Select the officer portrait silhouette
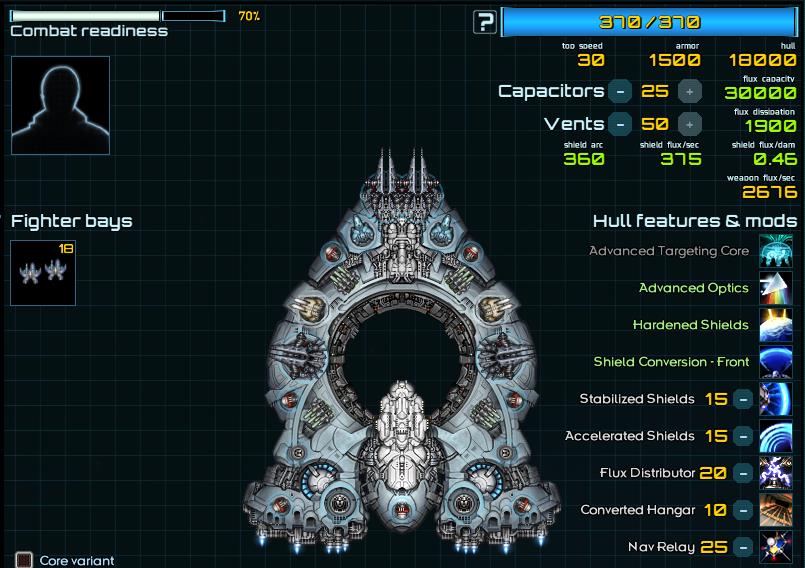 60,105
